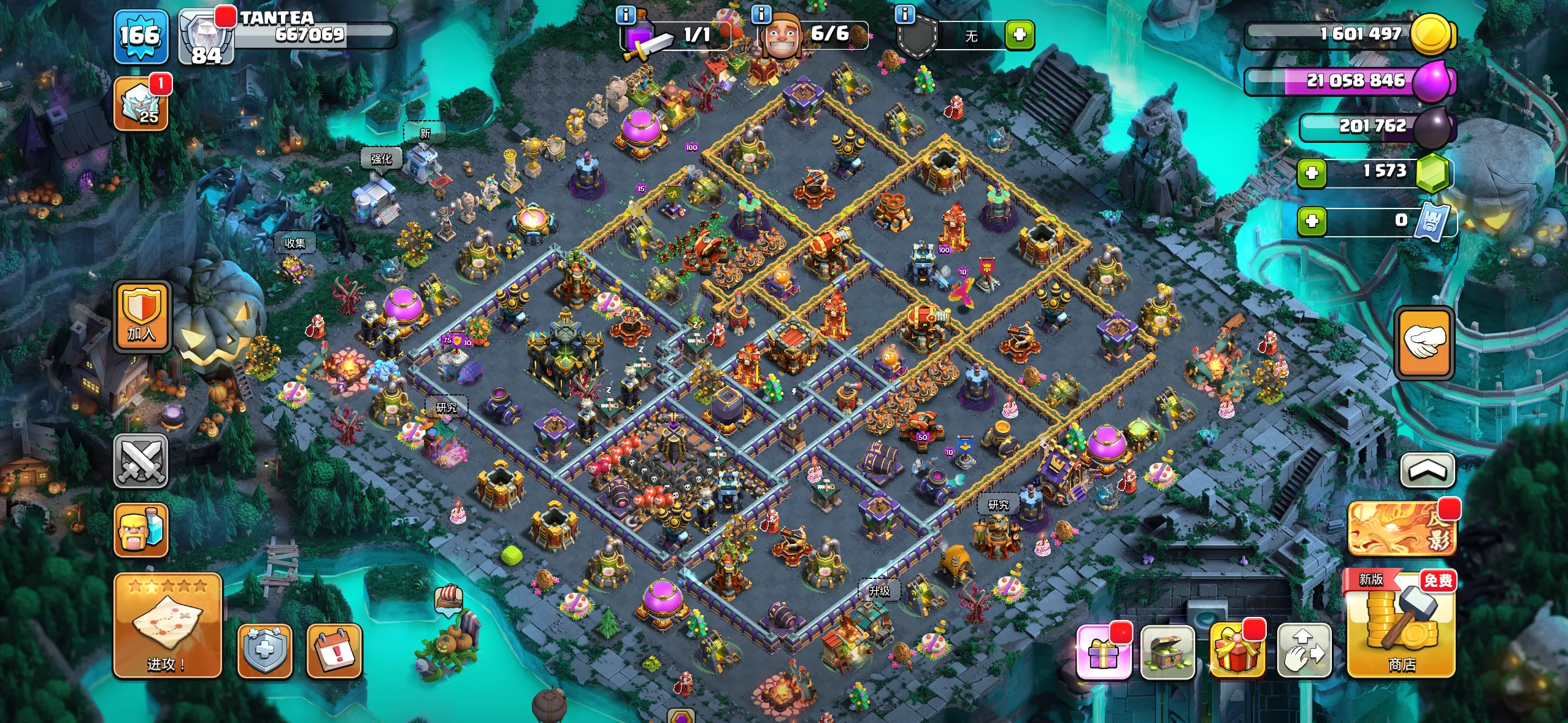
Task: Tap the 进攻 attack map button
Action: (x=167, y=625)
